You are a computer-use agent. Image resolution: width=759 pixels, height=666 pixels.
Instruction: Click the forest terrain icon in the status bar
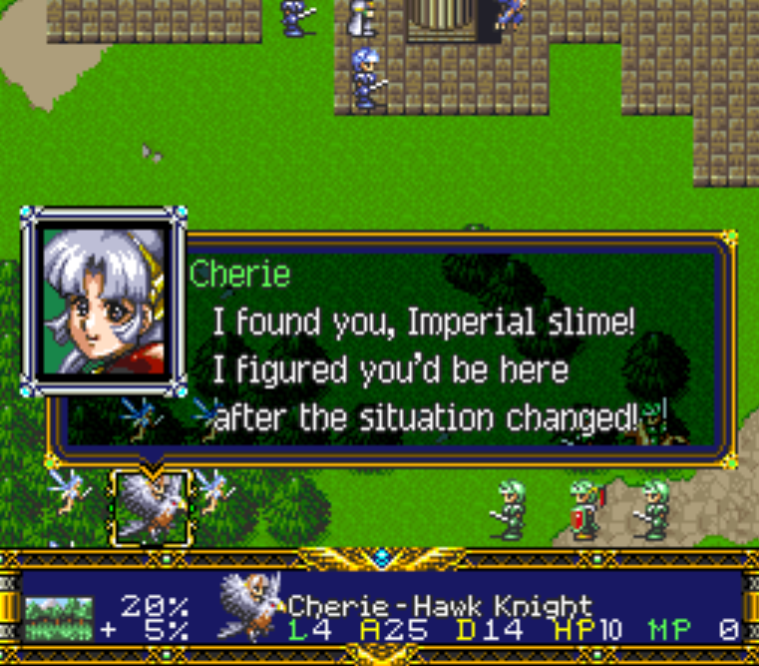point(58,616)
